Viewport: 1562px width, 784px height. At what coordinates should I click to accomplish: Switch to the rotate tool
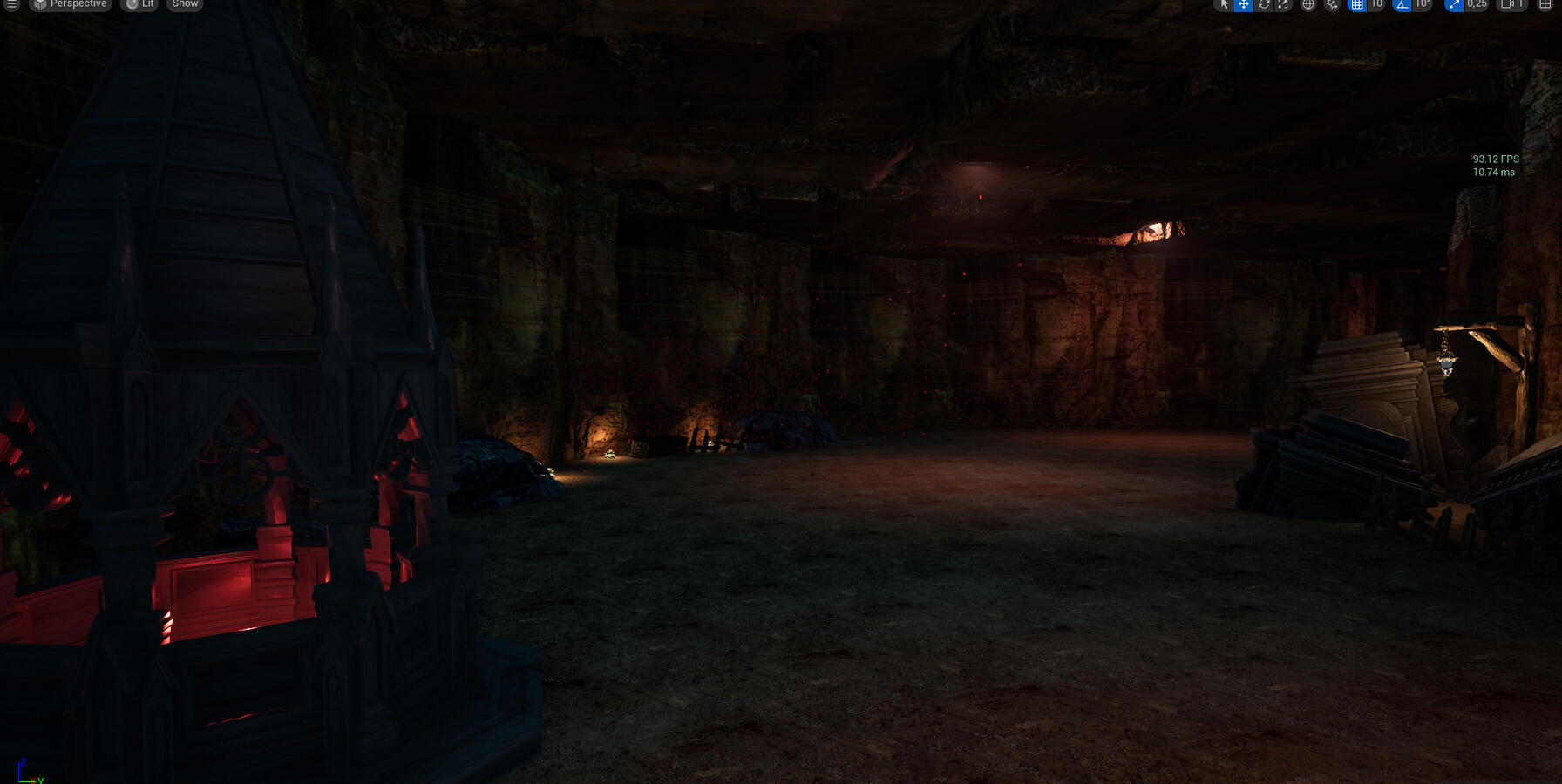1264,4
